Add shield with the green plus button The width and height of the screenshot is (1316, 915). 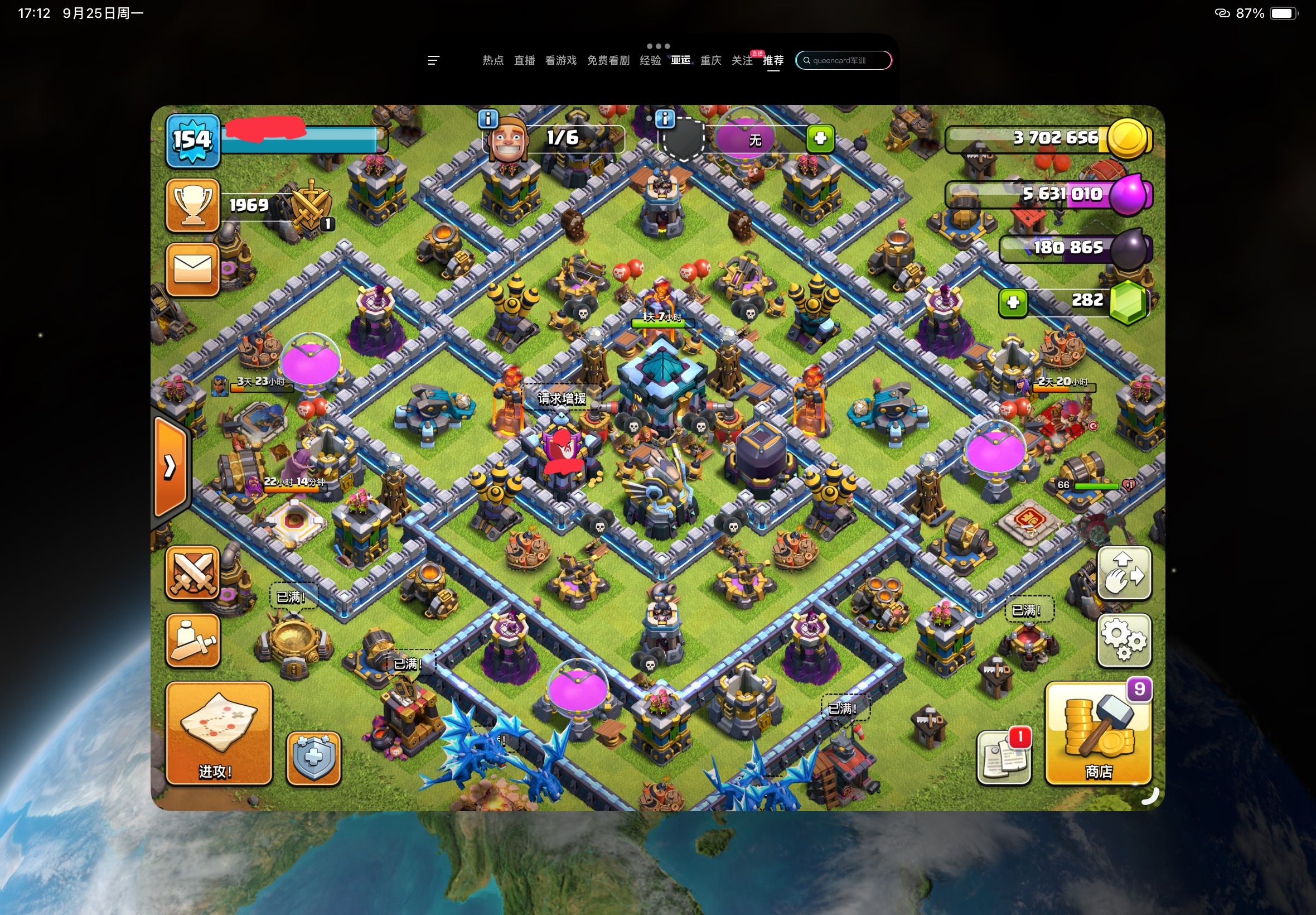(820, 138)
